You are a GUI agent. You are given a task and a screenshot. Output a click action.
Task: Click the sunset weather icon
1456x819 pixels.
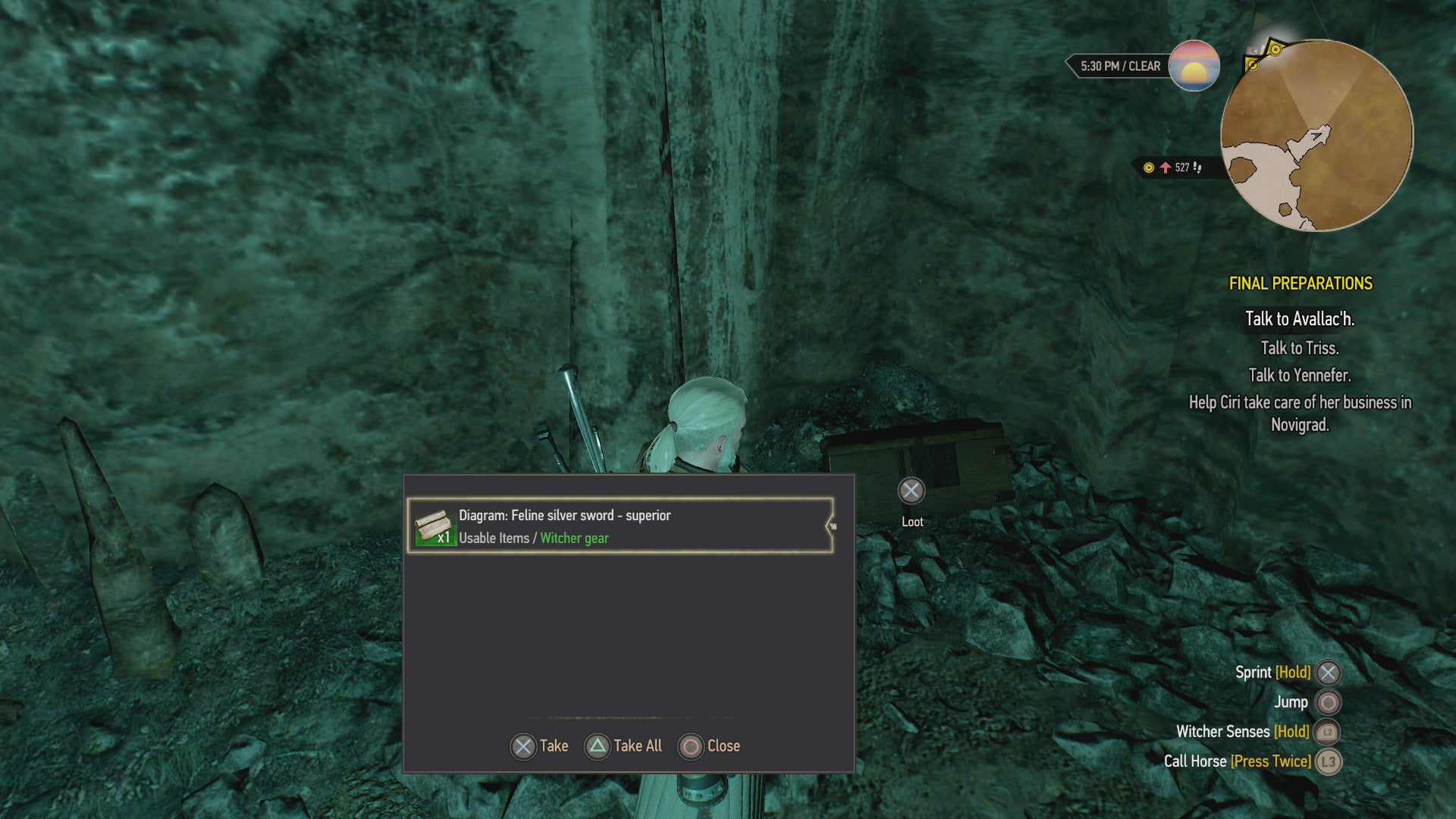1194,66
